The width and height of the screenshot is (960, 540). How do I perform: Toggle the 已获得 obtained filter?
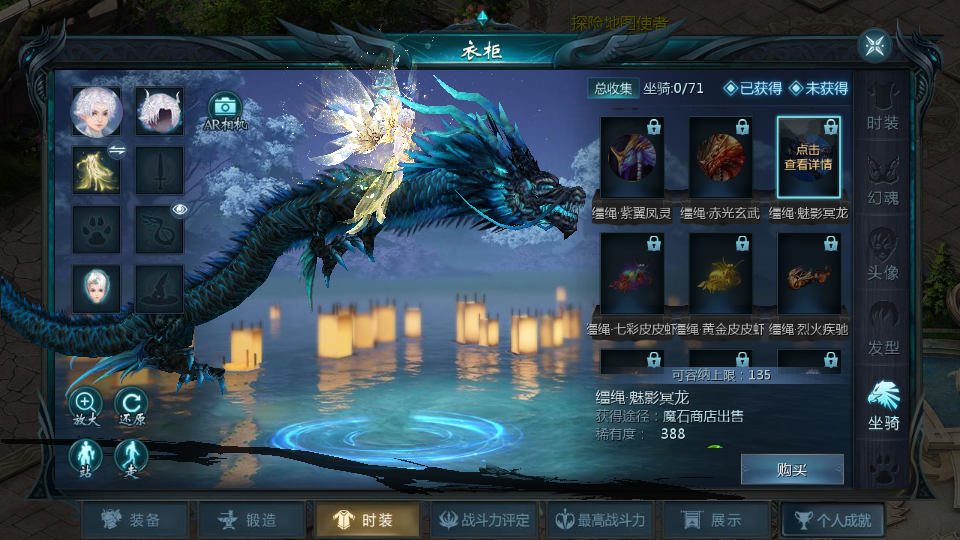(753, 88)
